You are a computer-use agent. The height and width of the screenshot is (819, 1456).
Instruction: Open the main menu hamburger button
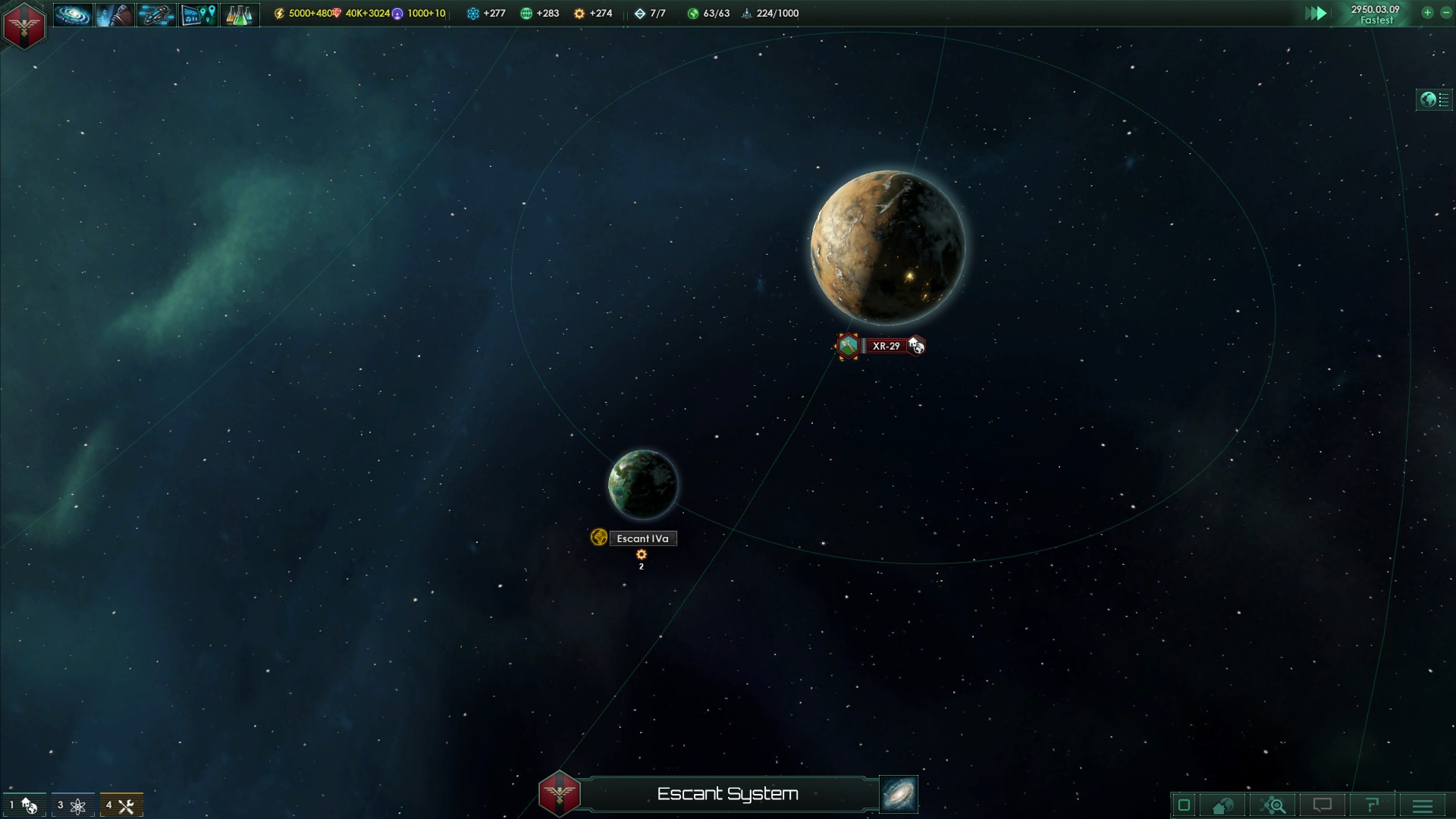[1423, 805]
